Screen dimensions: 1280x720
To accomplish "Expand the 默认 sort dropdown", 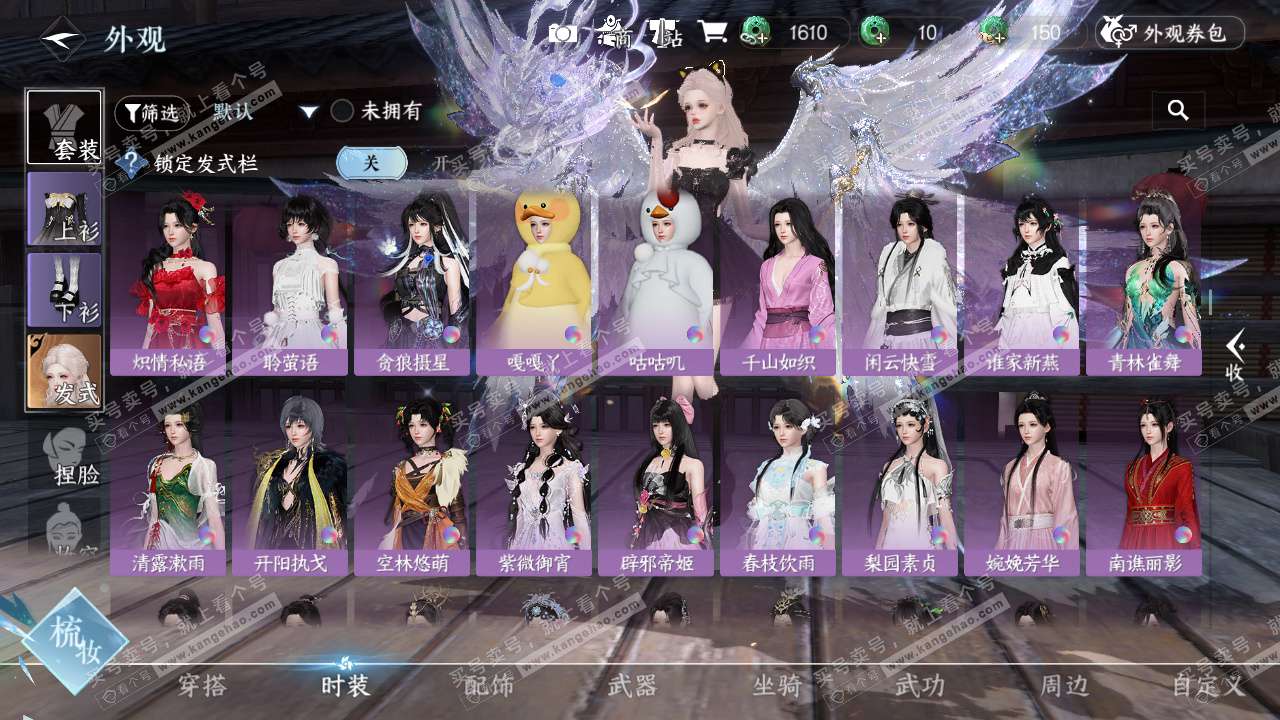I will click(x=309, y=112).
